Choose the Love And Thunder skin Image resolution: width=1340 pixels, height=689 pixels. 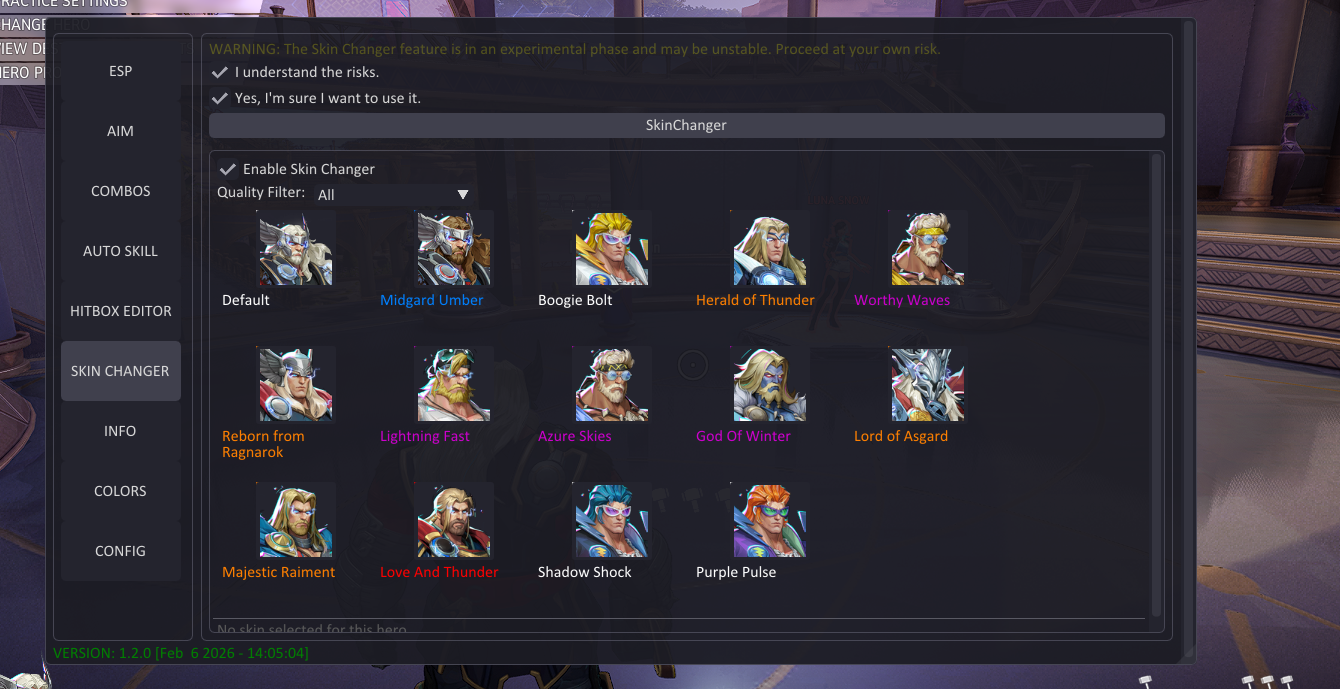tap(454, 521)
